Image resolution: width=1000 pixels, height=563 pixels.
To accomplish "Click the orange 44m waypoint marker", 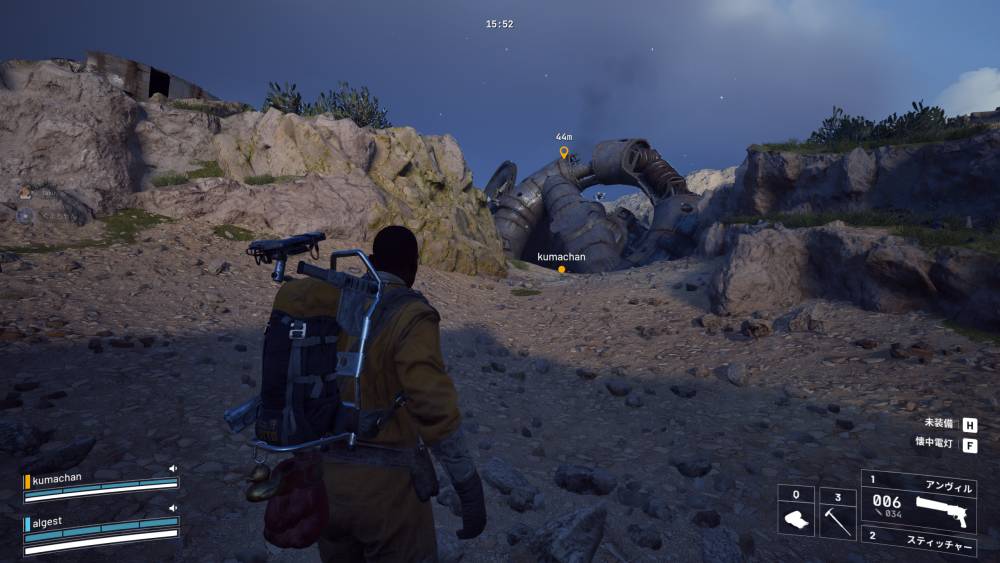I will click(x=564, y=152).
